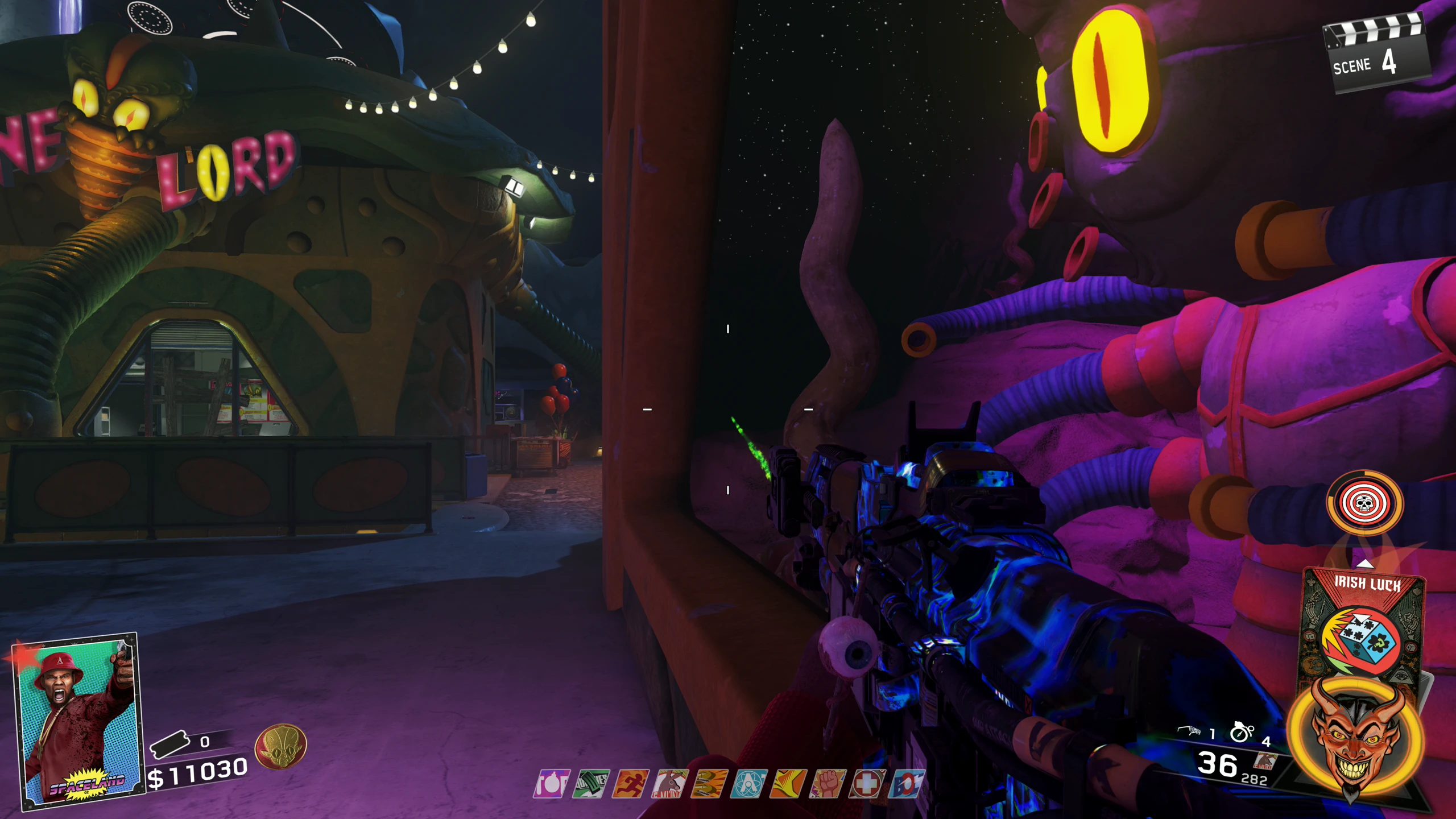
Task: Click the Up 'N Atoms red cross perk
Action: tap(867, 784)
